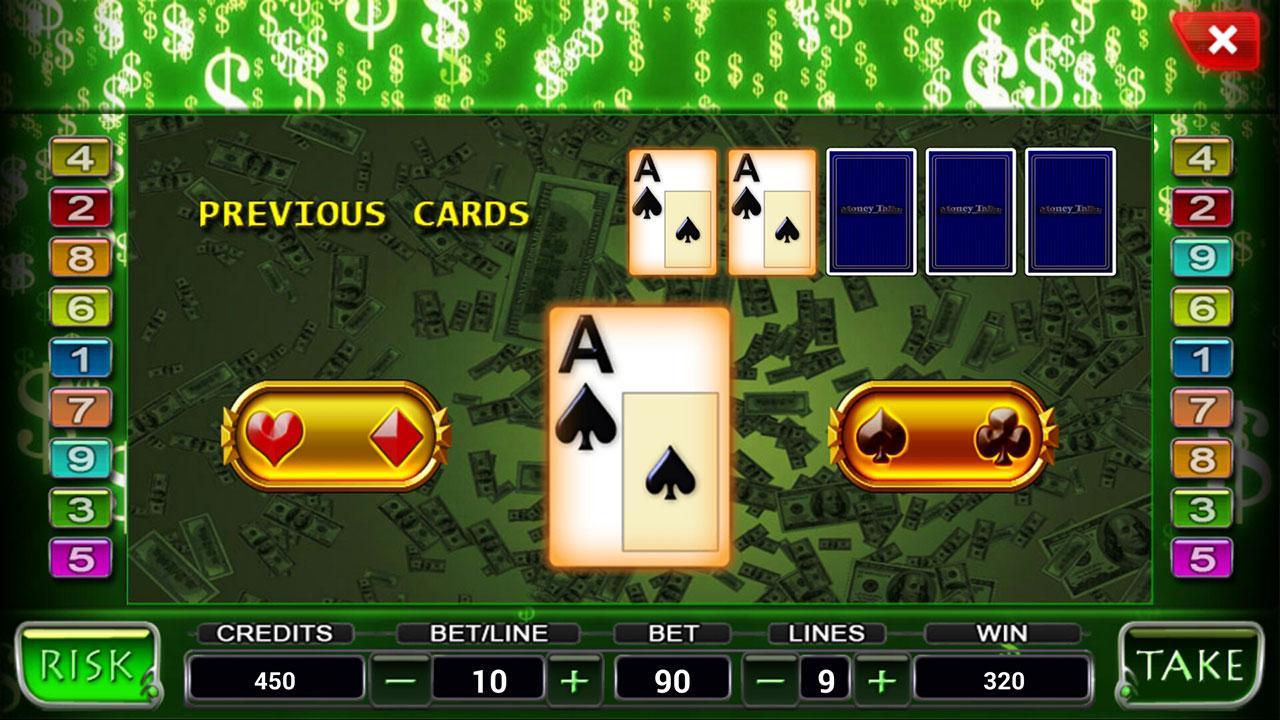Image resolution: width=1280 pixels, height=720 pixels.
Task: Flip the middle face-down card back
Action: click(x=968, y=210)
